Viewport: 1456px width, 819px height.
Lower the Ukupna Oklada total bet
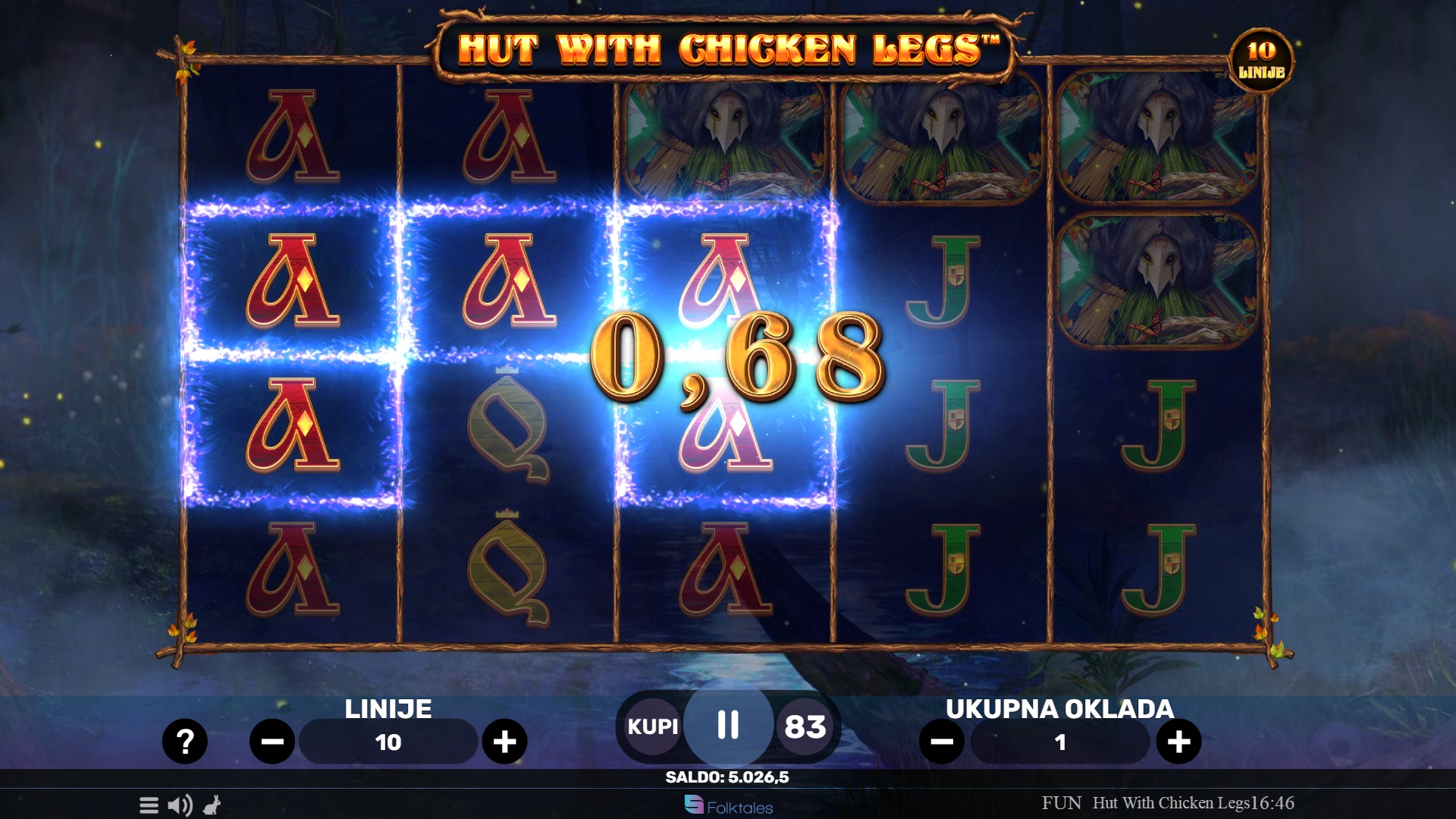pyautogui.click(x=942, y=741)
